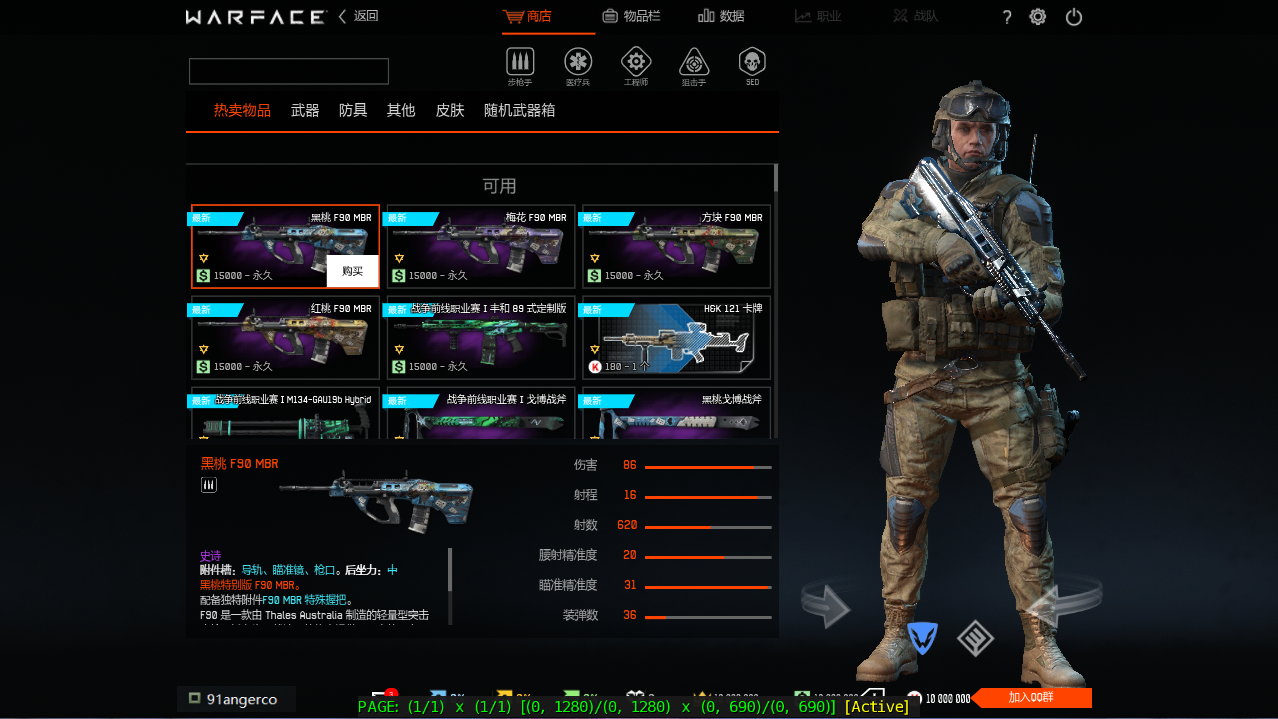
Task: Switch to the 武器 weapons category
Action: click(x=305, y=110)
